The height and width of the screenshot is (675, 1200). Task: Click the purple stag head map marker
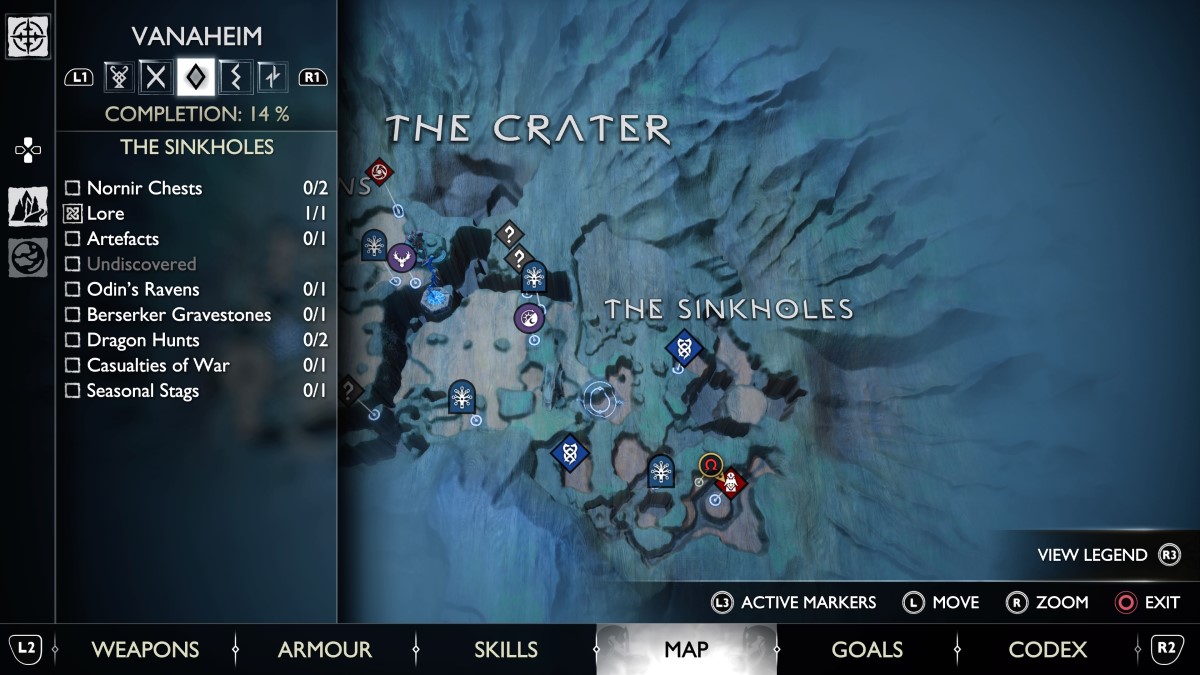tap(401, 258)
